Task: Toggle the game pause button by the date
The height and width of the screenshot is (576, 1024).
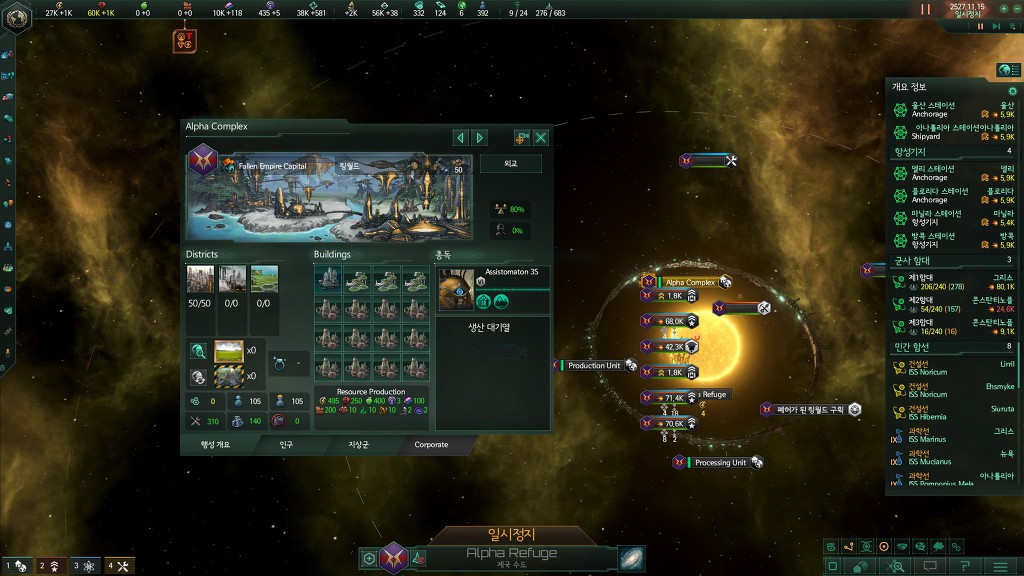Action: click(x=925, y=9)
